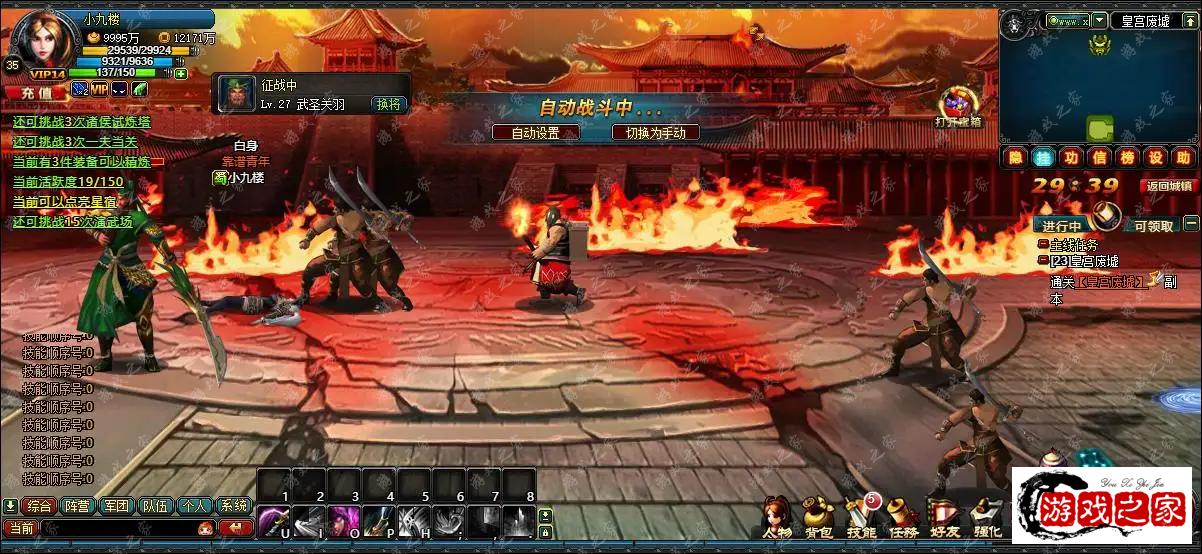Toggle the 挂 auto-combat button
The height and width of the screenshot is (554, 1202).
[x=1043, y=157]
